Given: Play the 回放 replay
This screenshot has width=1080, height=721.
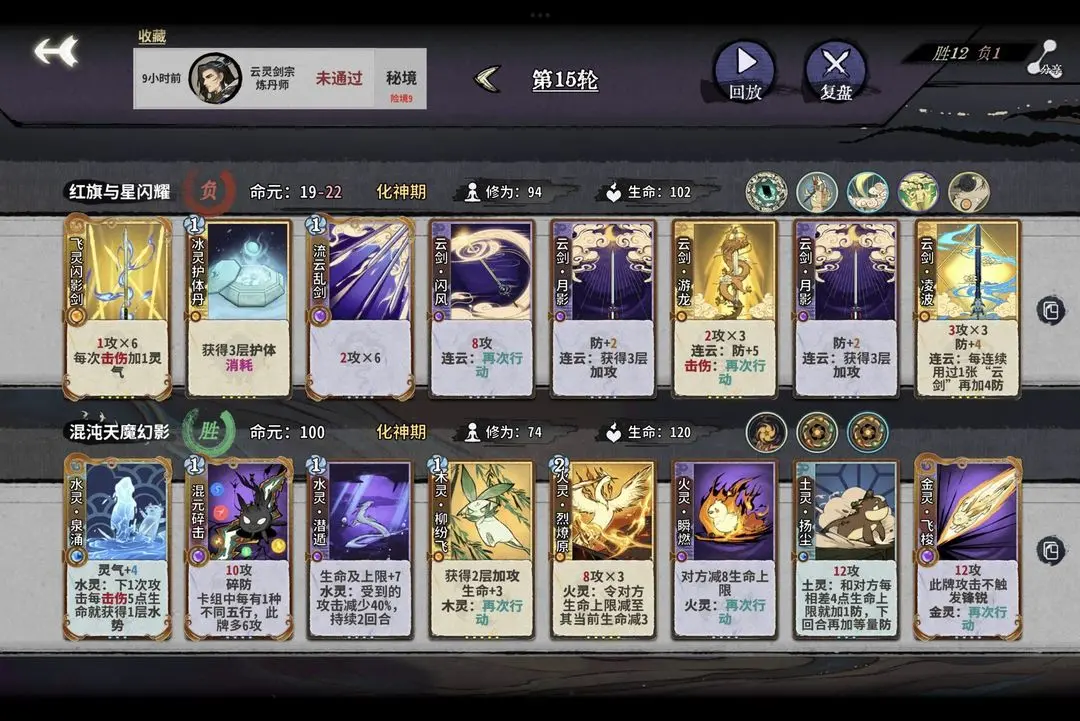Looking at the screenshot, I should coord(745,70).
